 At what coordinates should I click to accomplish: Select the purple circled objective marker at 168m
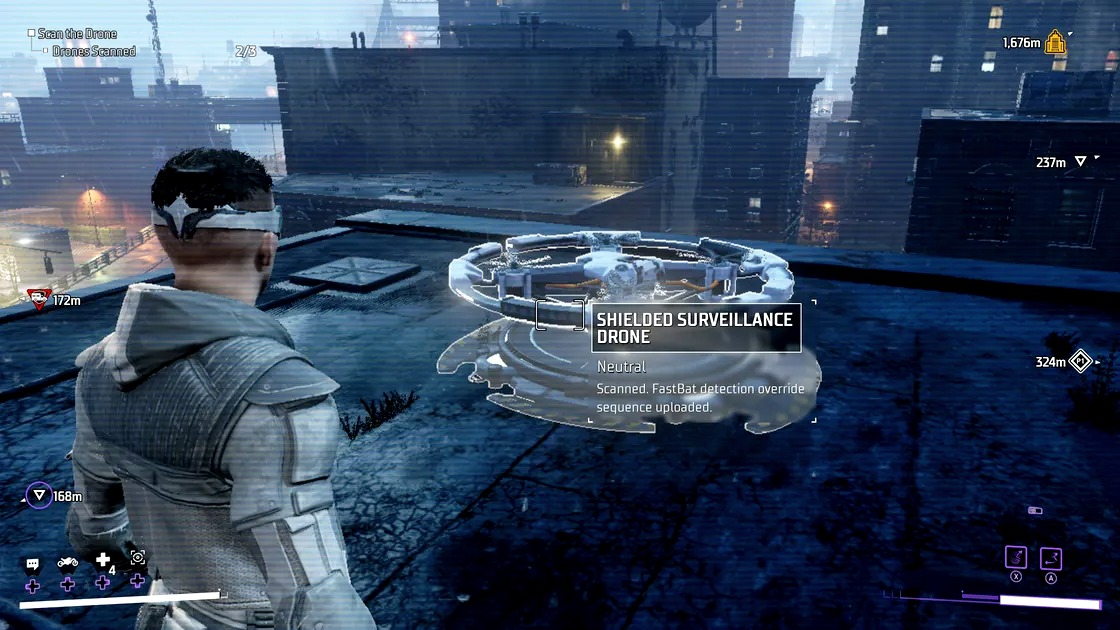pos(39,495)
